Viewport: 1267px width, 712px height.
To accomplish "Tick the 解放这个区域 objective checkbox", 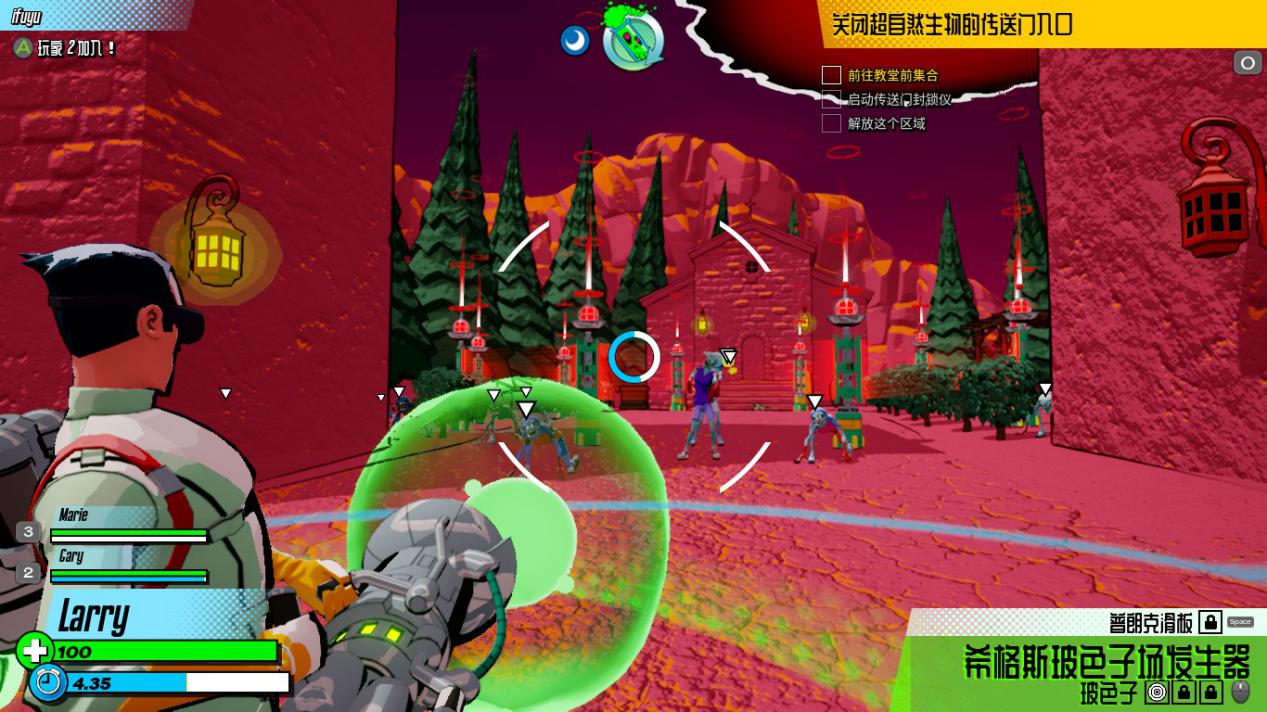I will point(831,123).
